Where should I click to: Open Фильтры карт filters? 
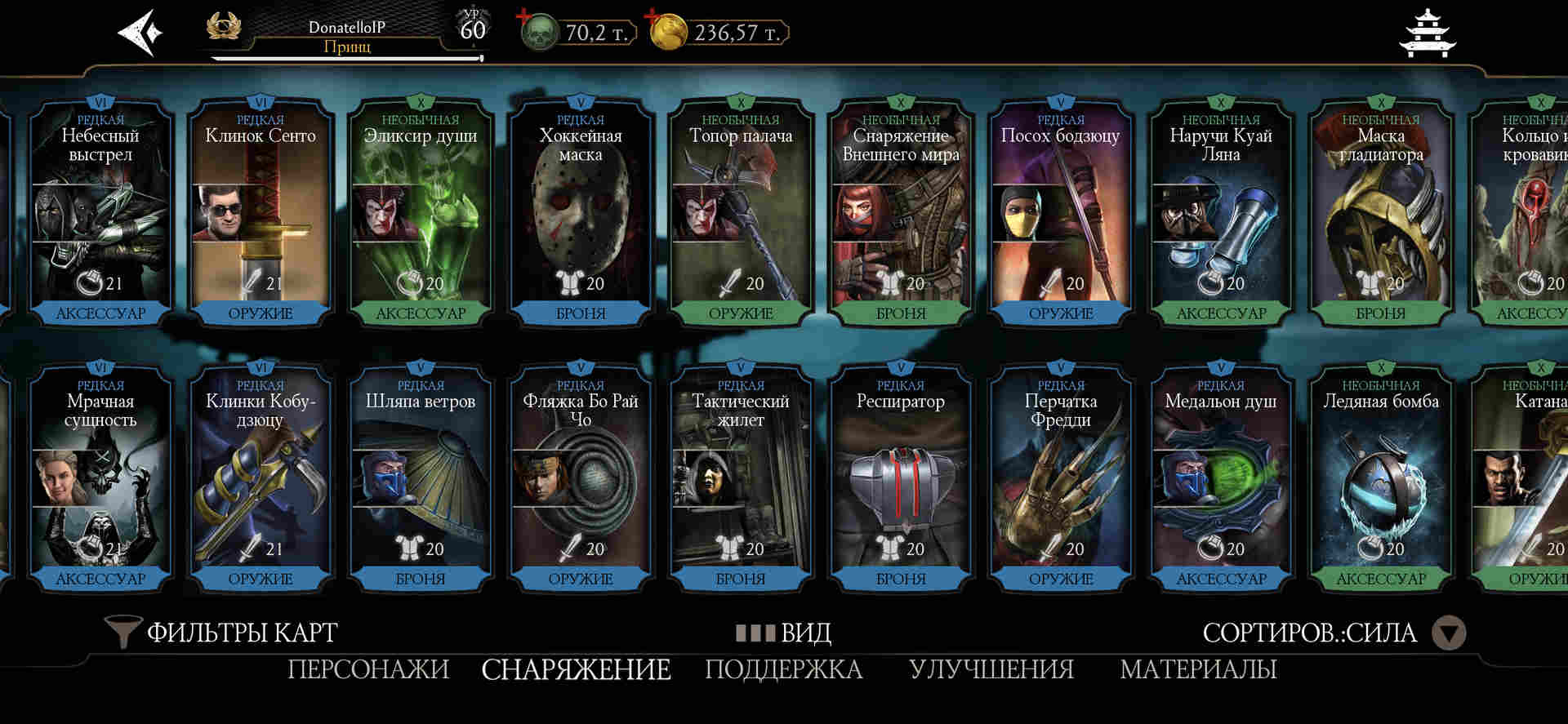(x=222, y=633)
